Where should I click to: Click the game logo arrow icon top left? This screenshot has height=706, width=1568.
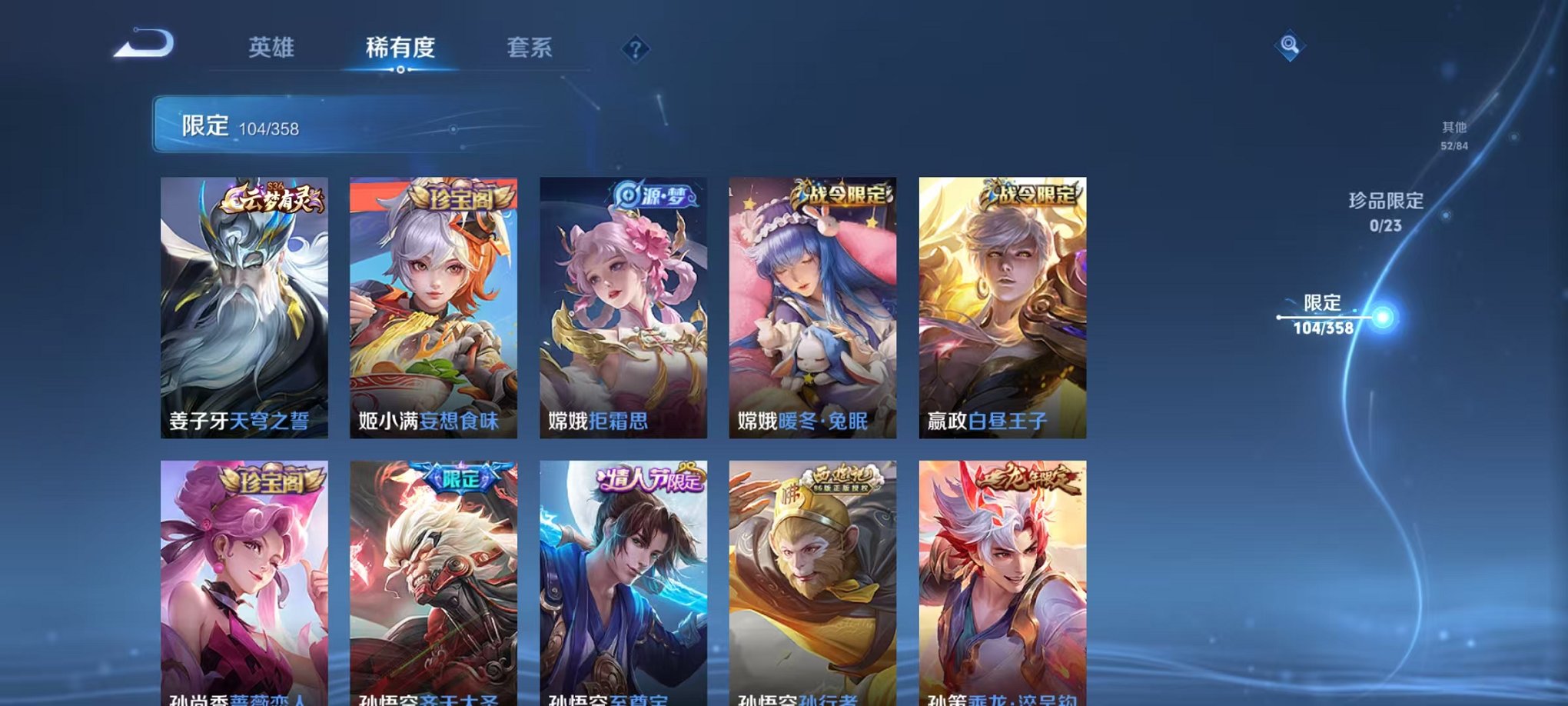(143, 48)
